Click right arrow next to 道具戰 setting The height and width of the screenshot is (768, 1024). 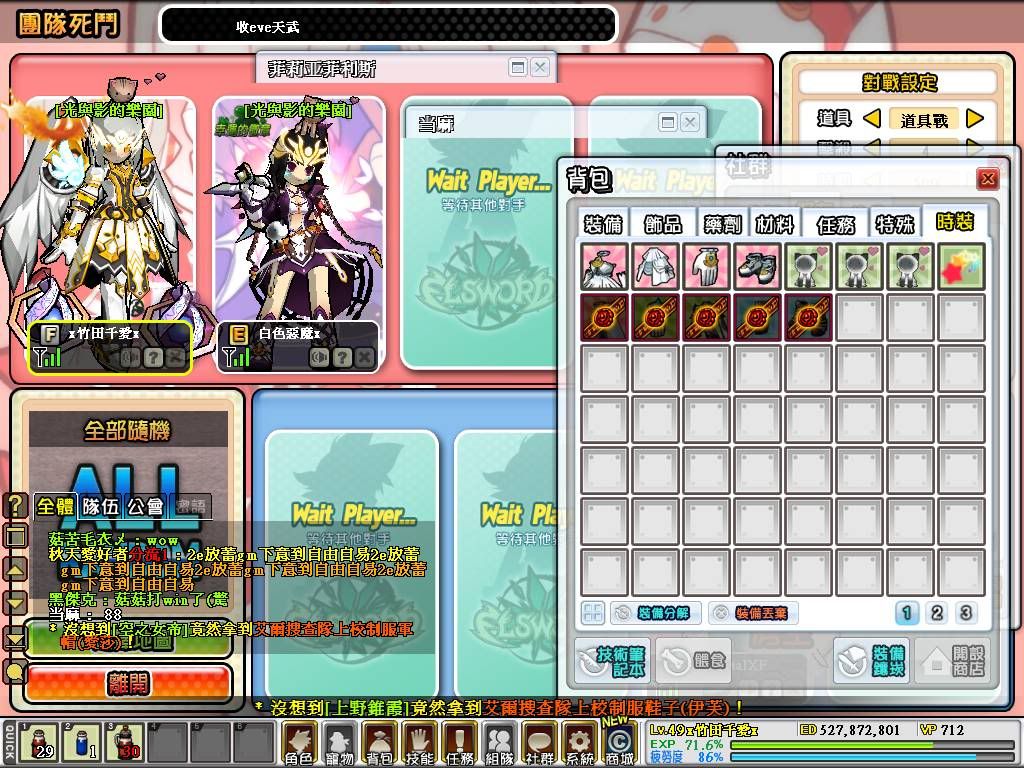975,119
